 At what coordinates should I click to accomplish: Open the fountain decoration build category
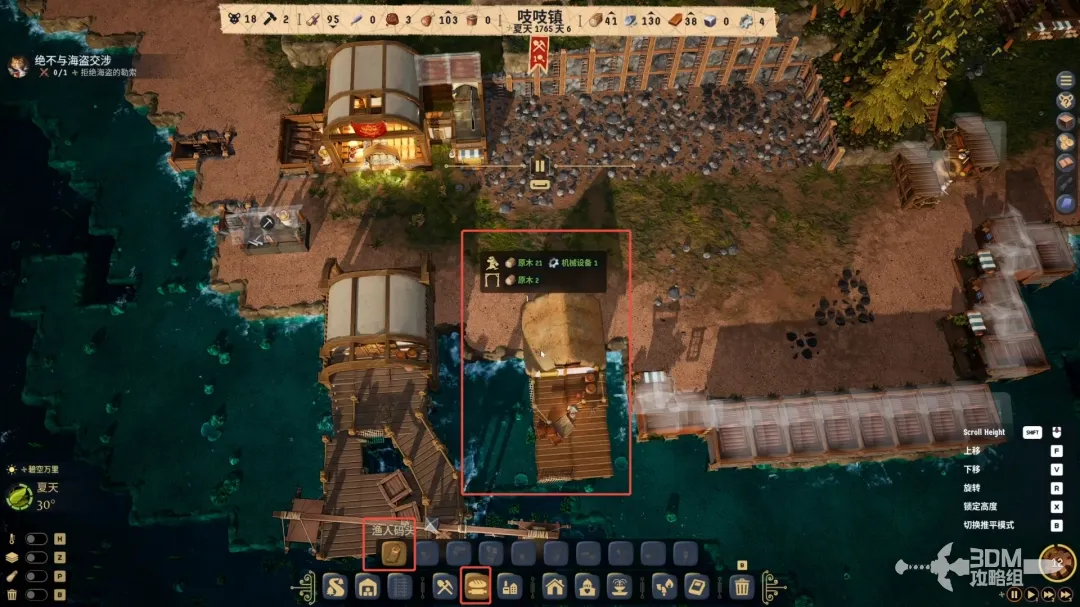pos(618,587)
